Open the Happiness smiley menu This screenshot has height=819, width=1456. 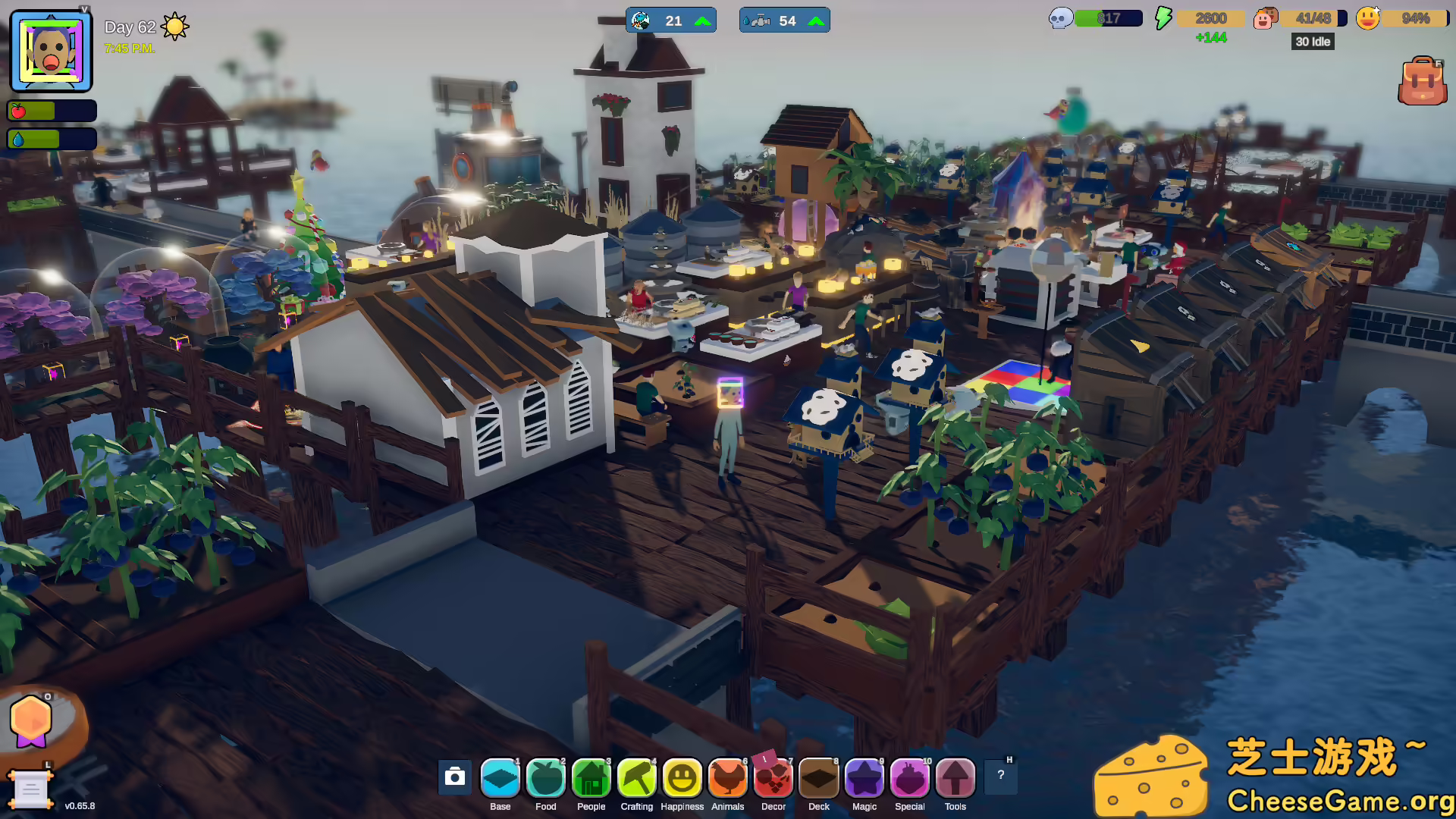click(682, 779)
